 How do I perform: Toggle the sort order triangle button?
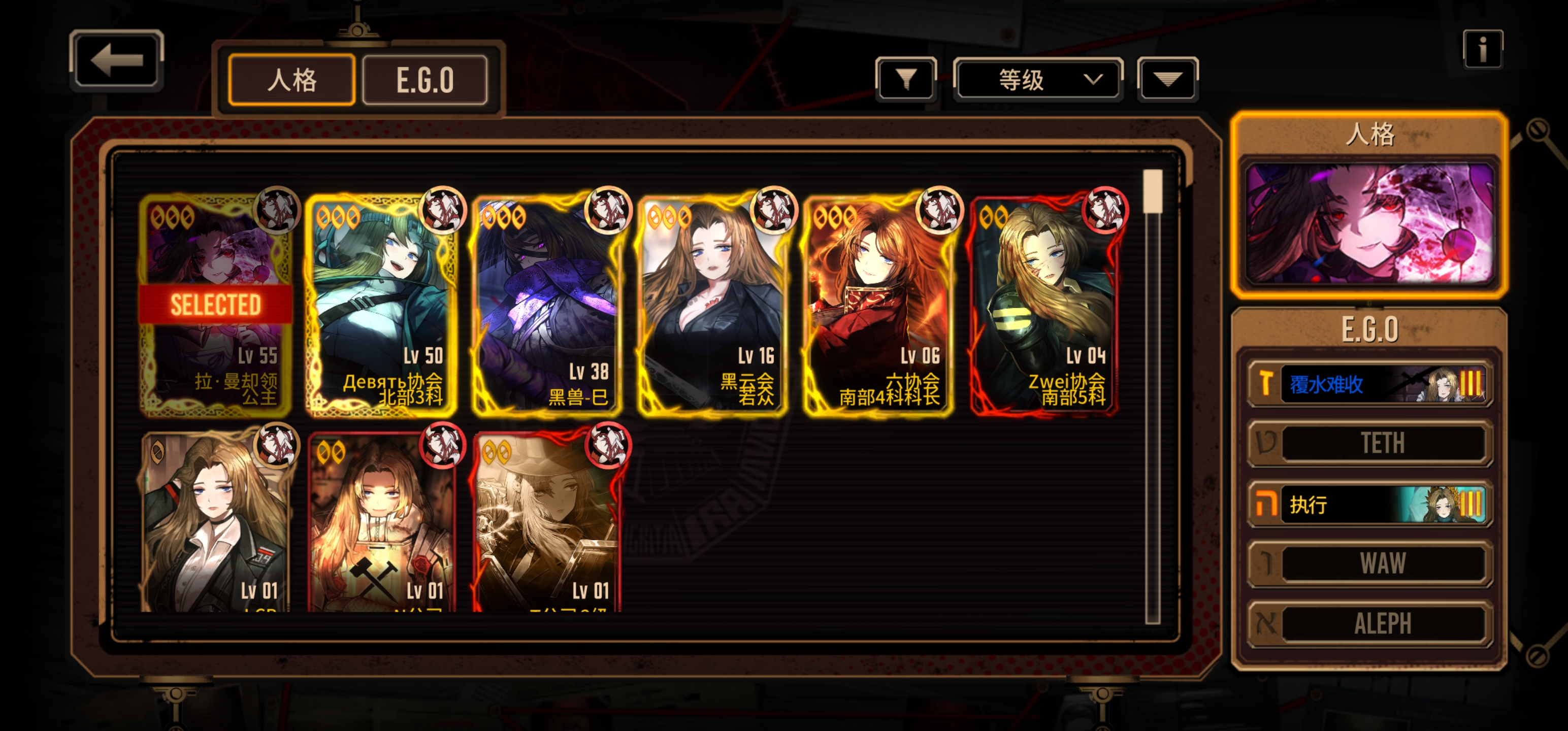pyautogui.click(x=1167, y=79)
